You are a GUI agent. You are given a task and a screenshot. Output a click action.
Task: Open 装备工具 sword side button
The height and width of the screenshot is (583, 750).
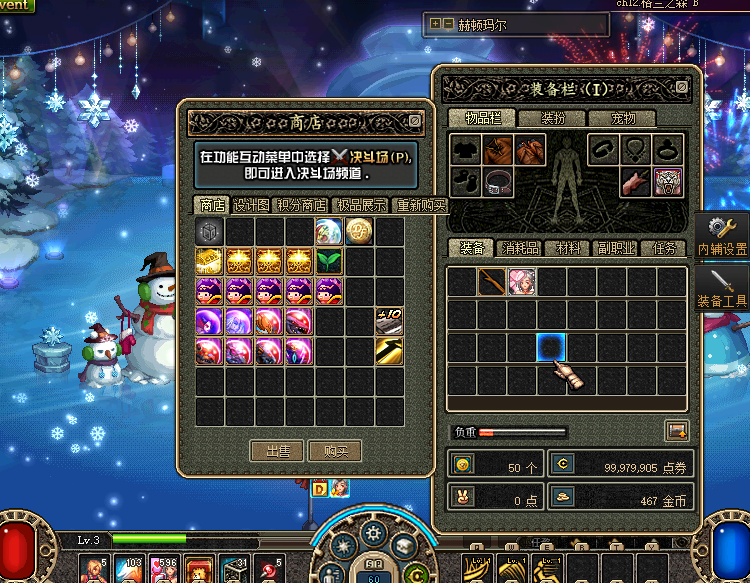[722, 287]
